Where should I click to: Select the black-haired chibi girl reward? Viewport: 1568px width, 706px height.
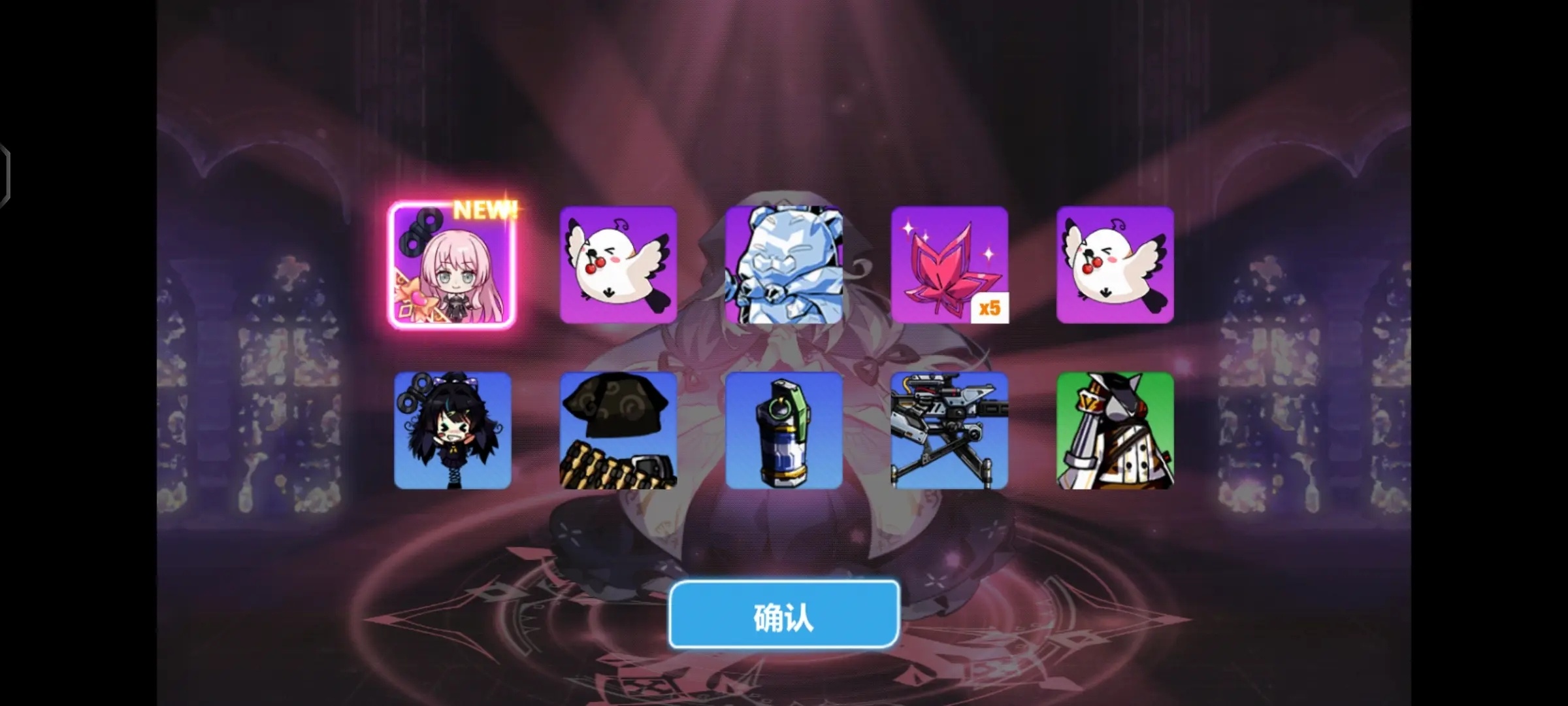(452, 431)
